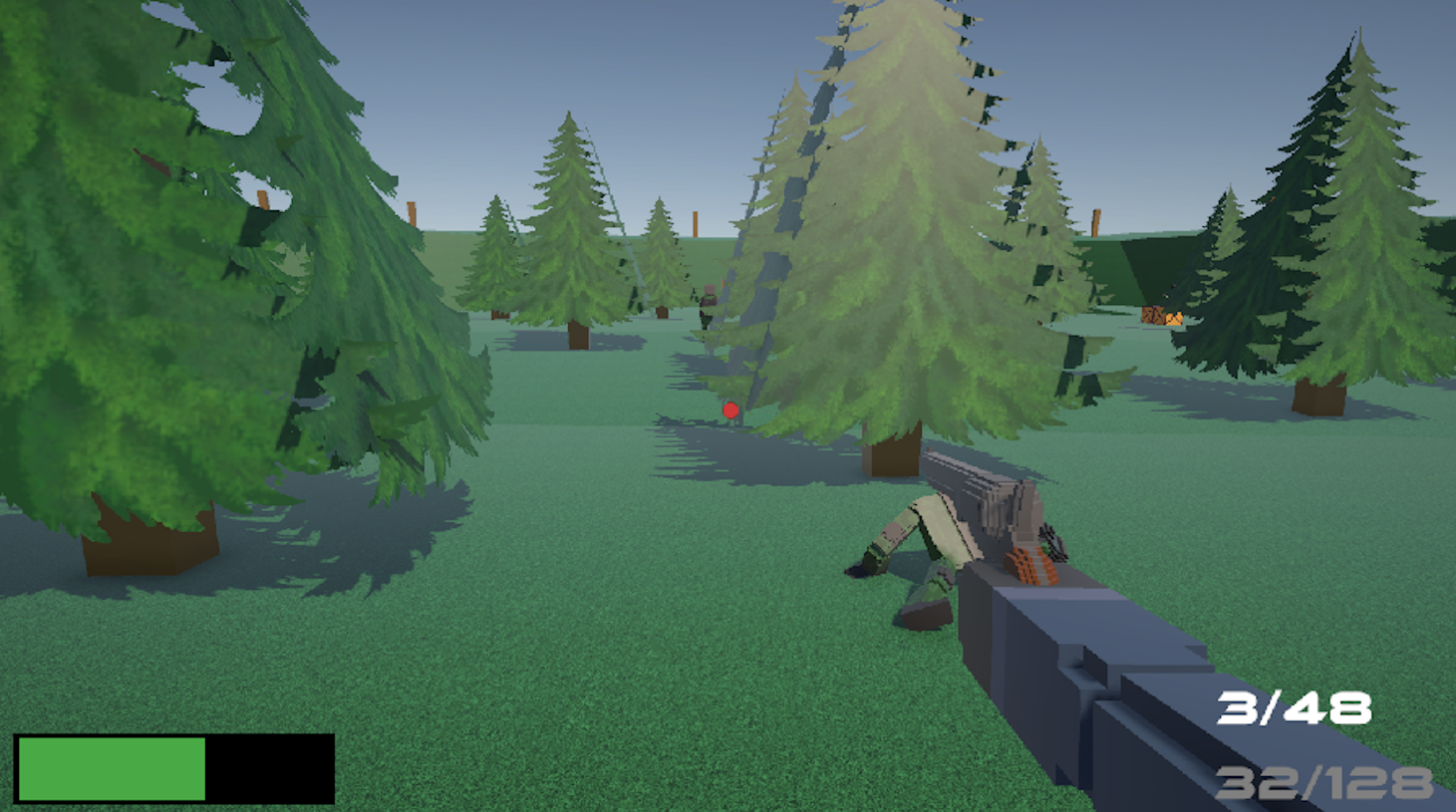Click the 32/128 reserve ammo counter
Image resolution: width=1456 pixels, height=812 pixels.
pyautogui.click(x=1323, y=781)
